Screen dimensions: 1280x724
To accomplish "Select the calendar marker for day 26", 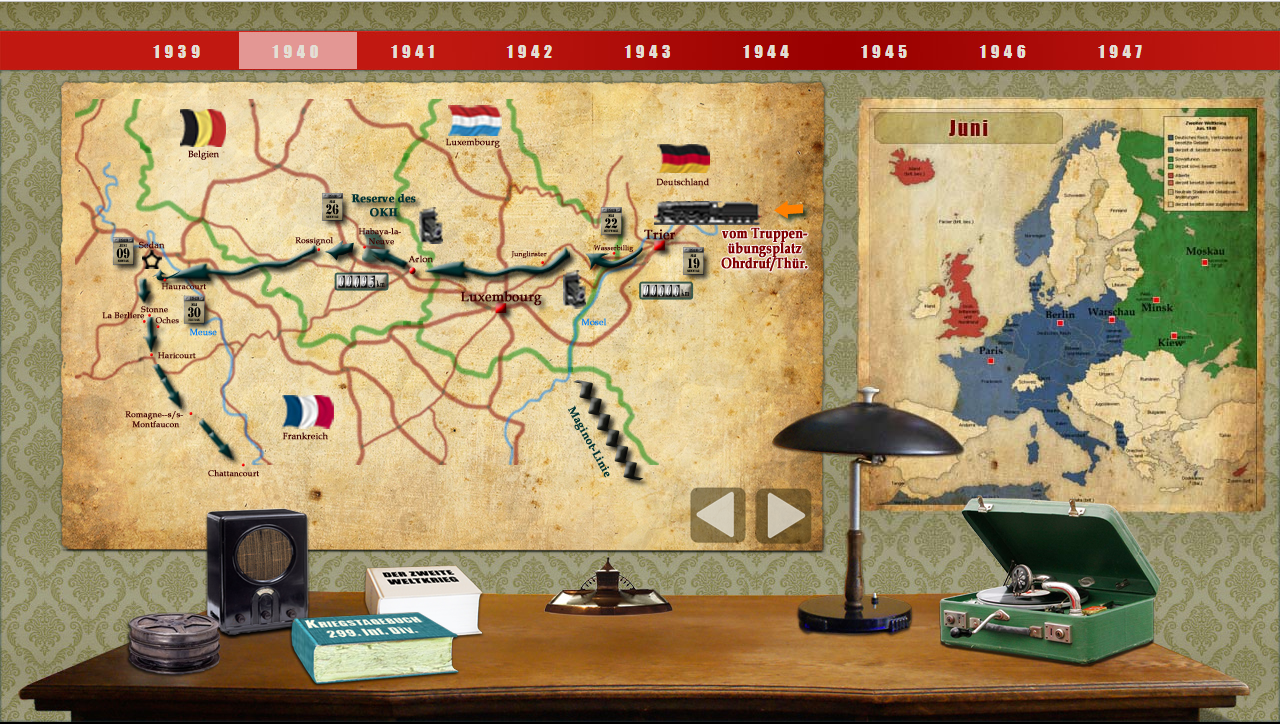I will pyautogui.click(x=333, y=207).
